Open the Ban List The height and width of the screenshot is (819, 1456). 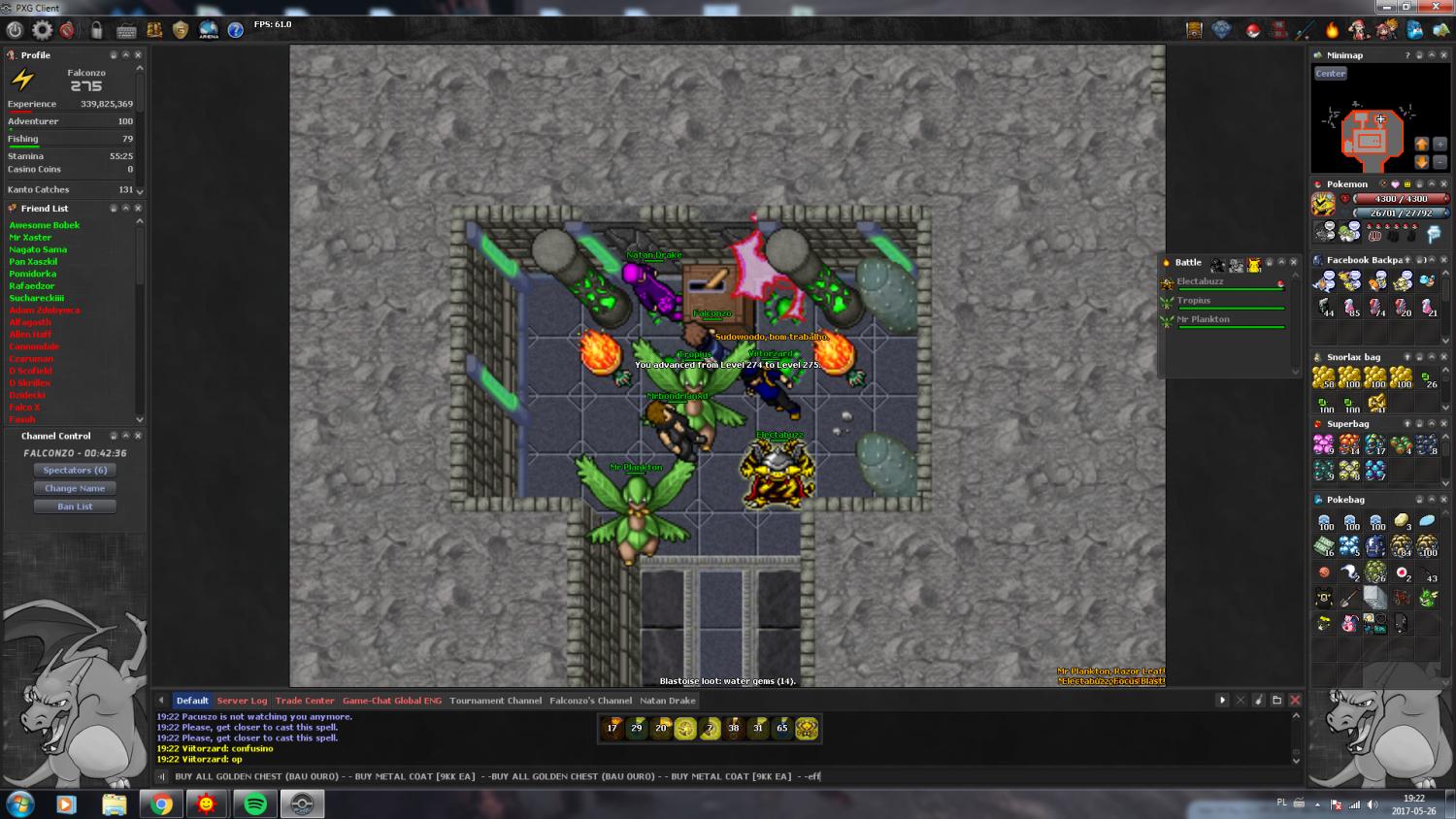(x=75, y=507)
